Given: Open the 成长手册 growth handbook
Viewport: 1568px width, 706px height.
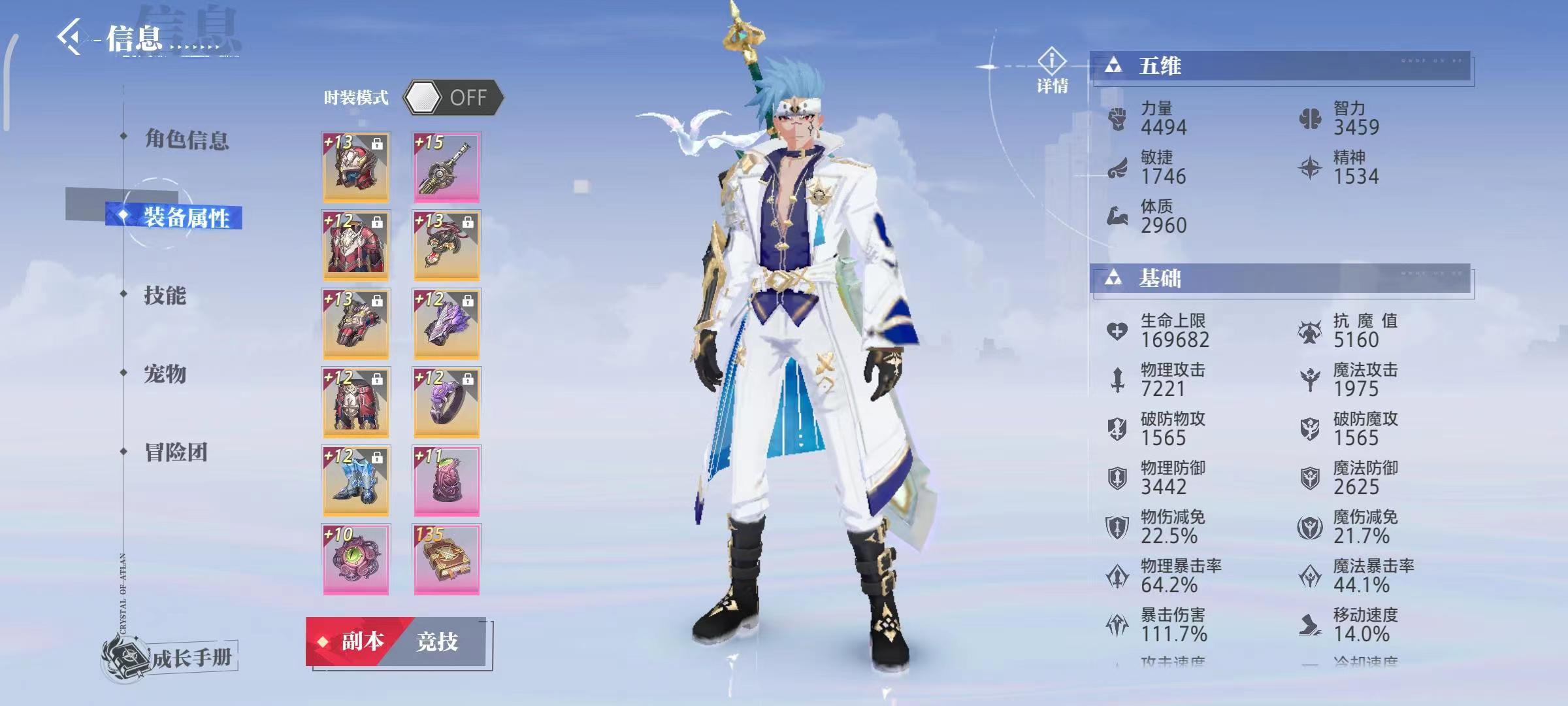Looking at the screenshot, I should 171,657.
